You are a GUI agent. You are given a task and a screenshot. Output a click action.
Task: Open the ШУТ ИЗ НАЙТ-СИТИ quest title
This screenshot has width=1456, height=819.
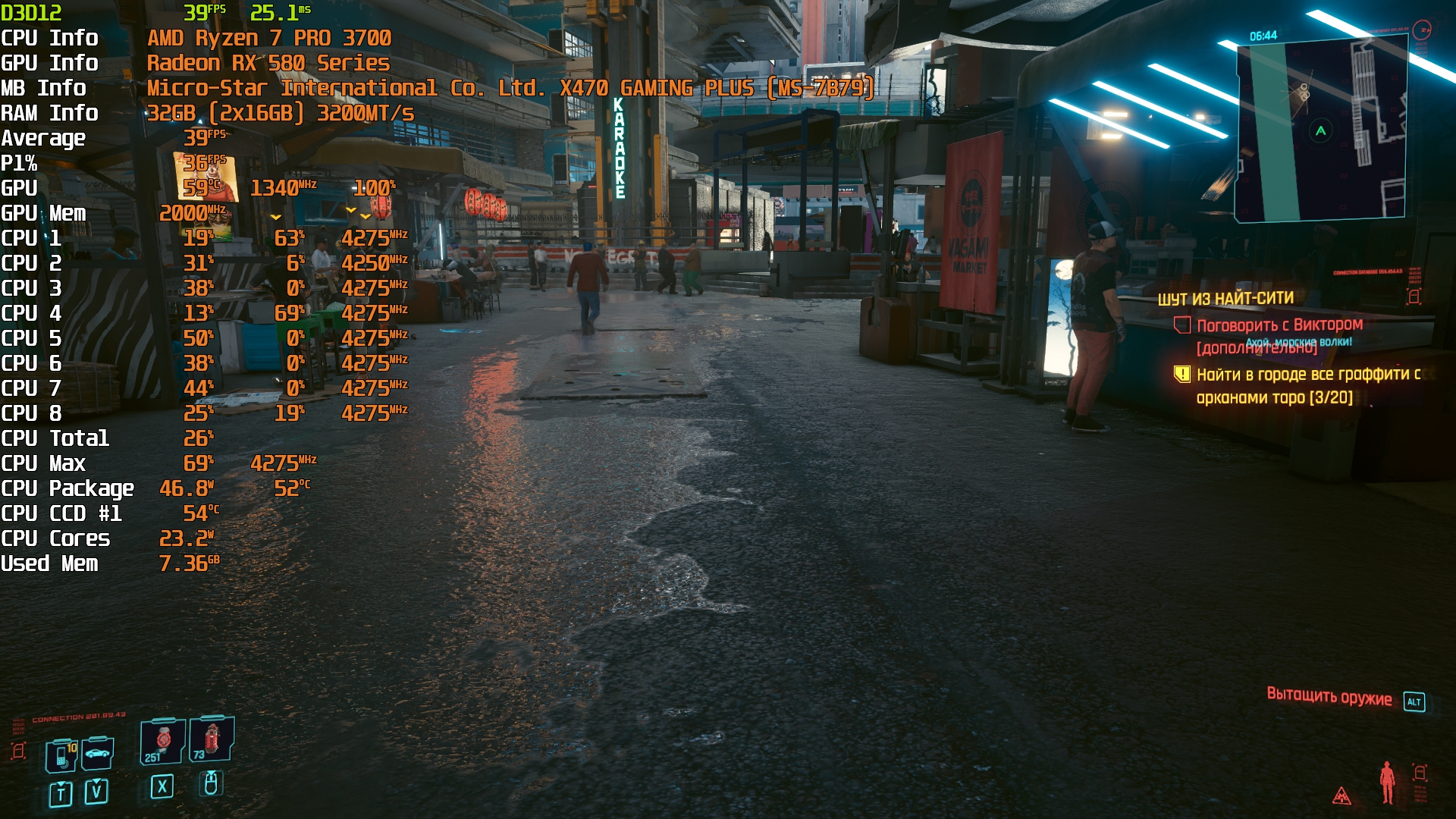pyautogui.click(x=1225, y=299)
